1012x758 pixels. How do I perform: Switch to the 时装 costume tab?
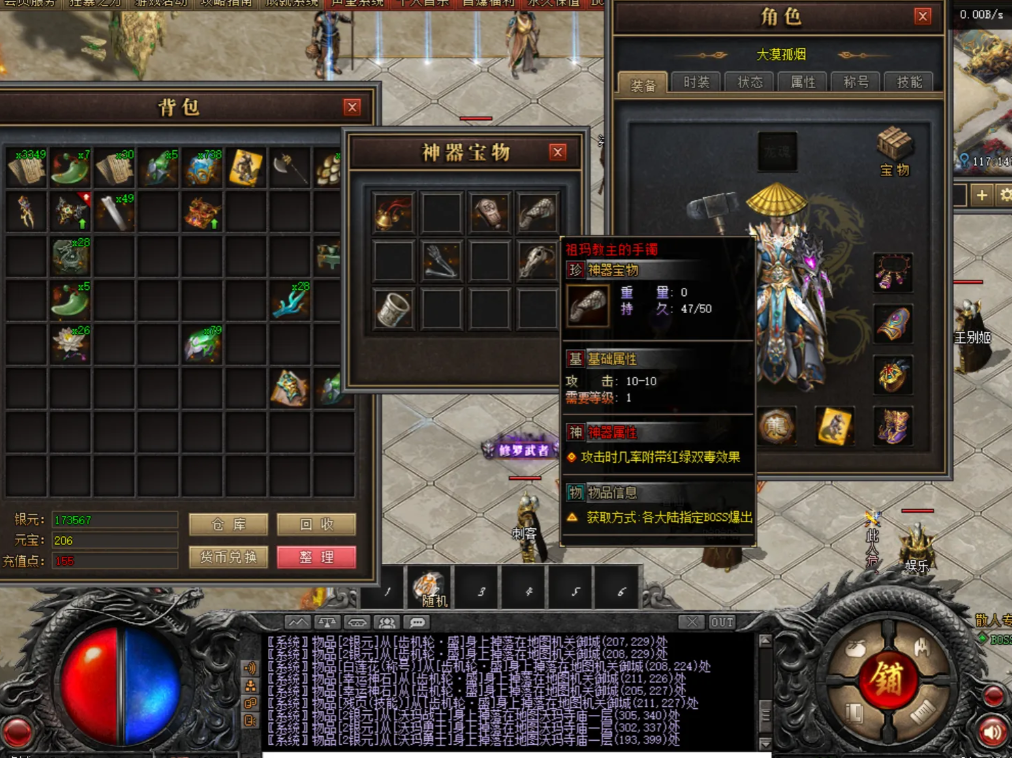(695, 82)
